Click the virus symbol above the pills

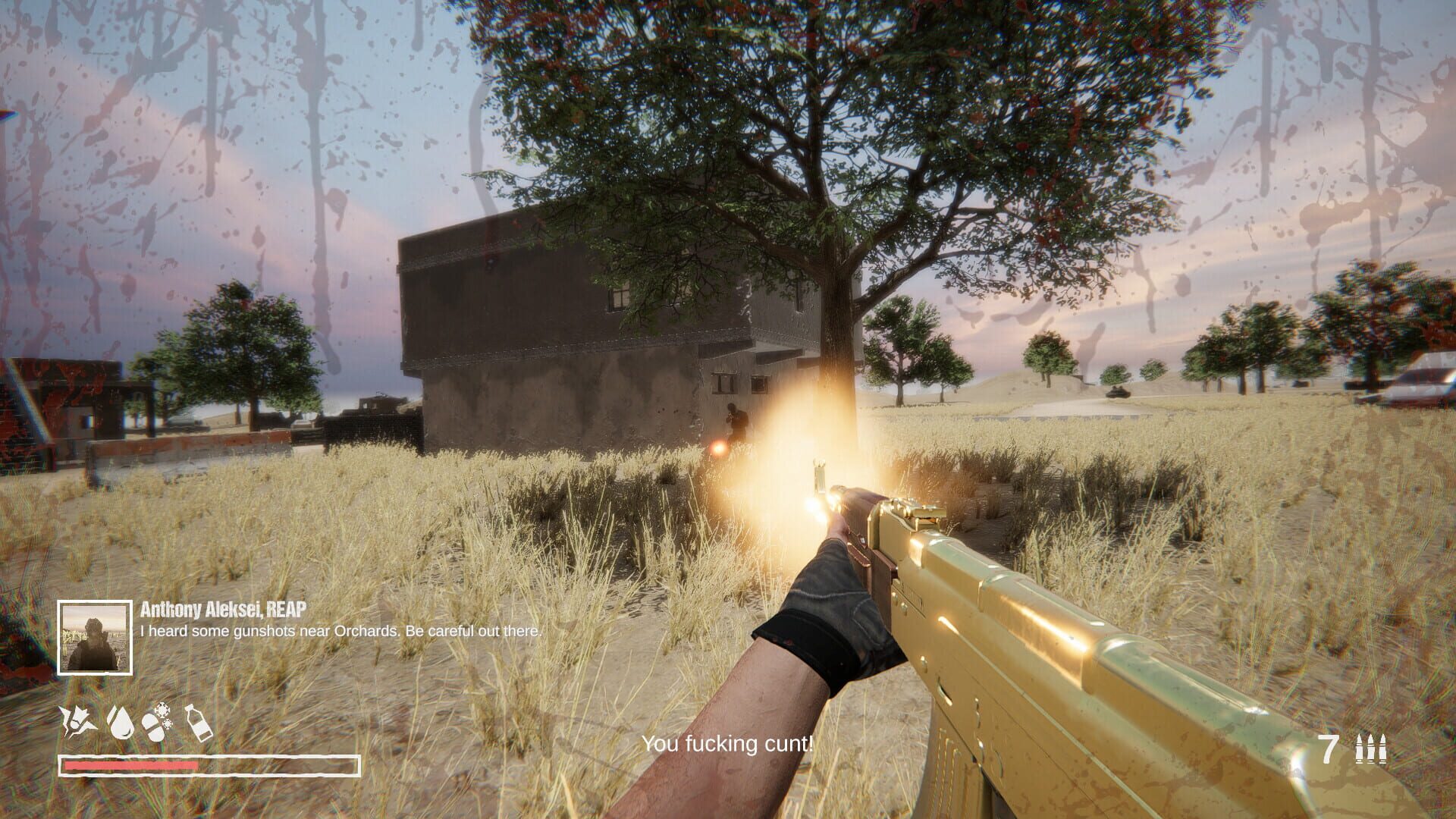[162, 711]
